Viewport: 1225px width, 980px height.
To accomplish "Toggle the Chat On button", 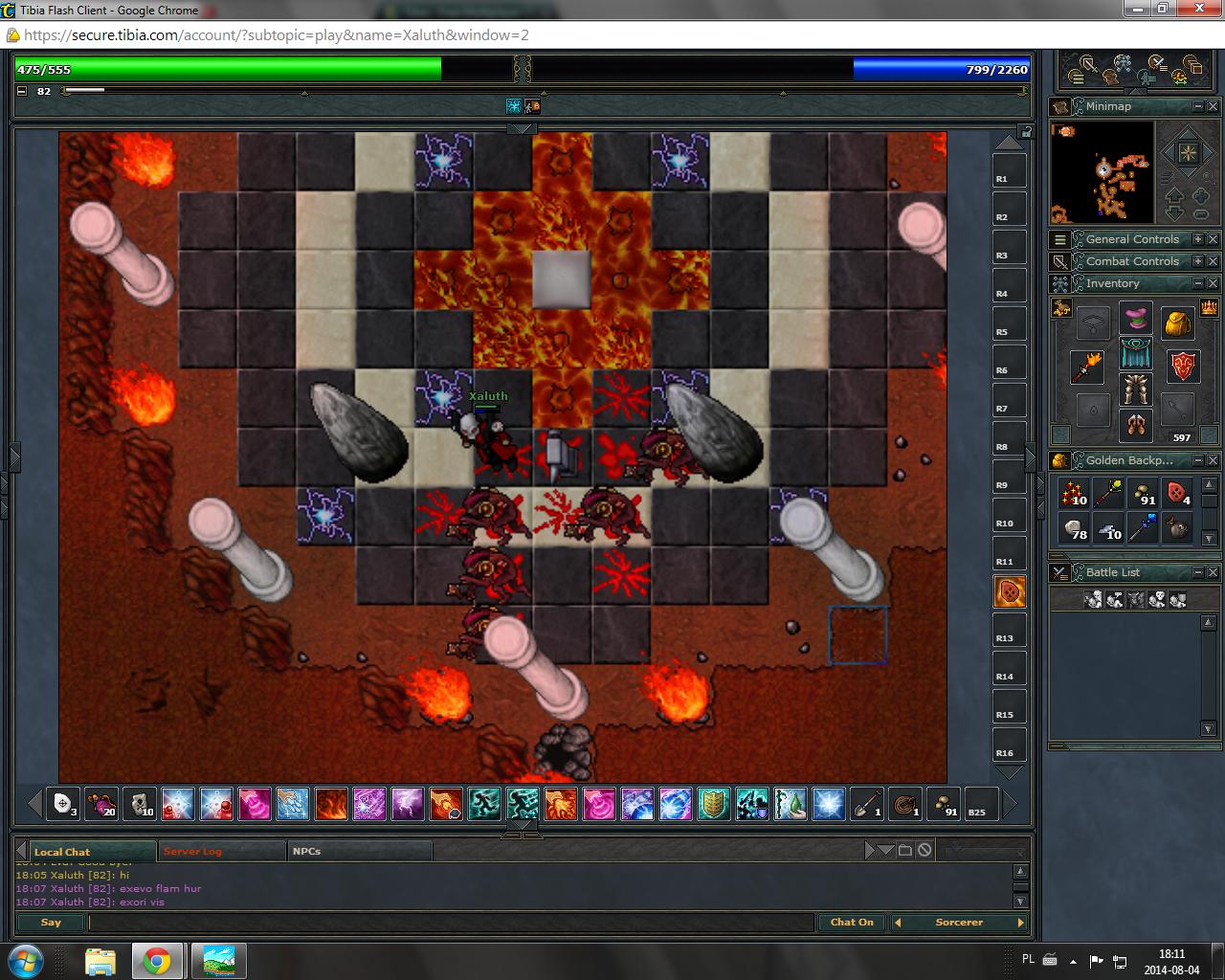I will click(x=852, y=923).
